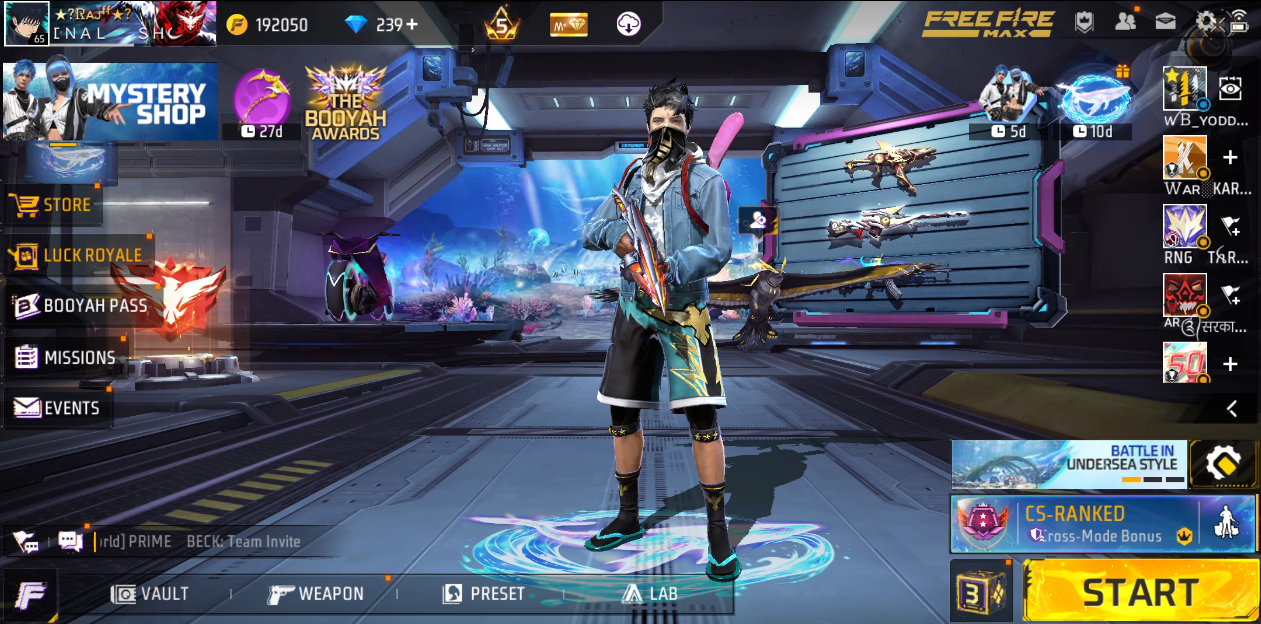Image resolution: width=1261 pixels, height=624 pixels.
Task: Open Luck Royale
Action: [78, 256]
